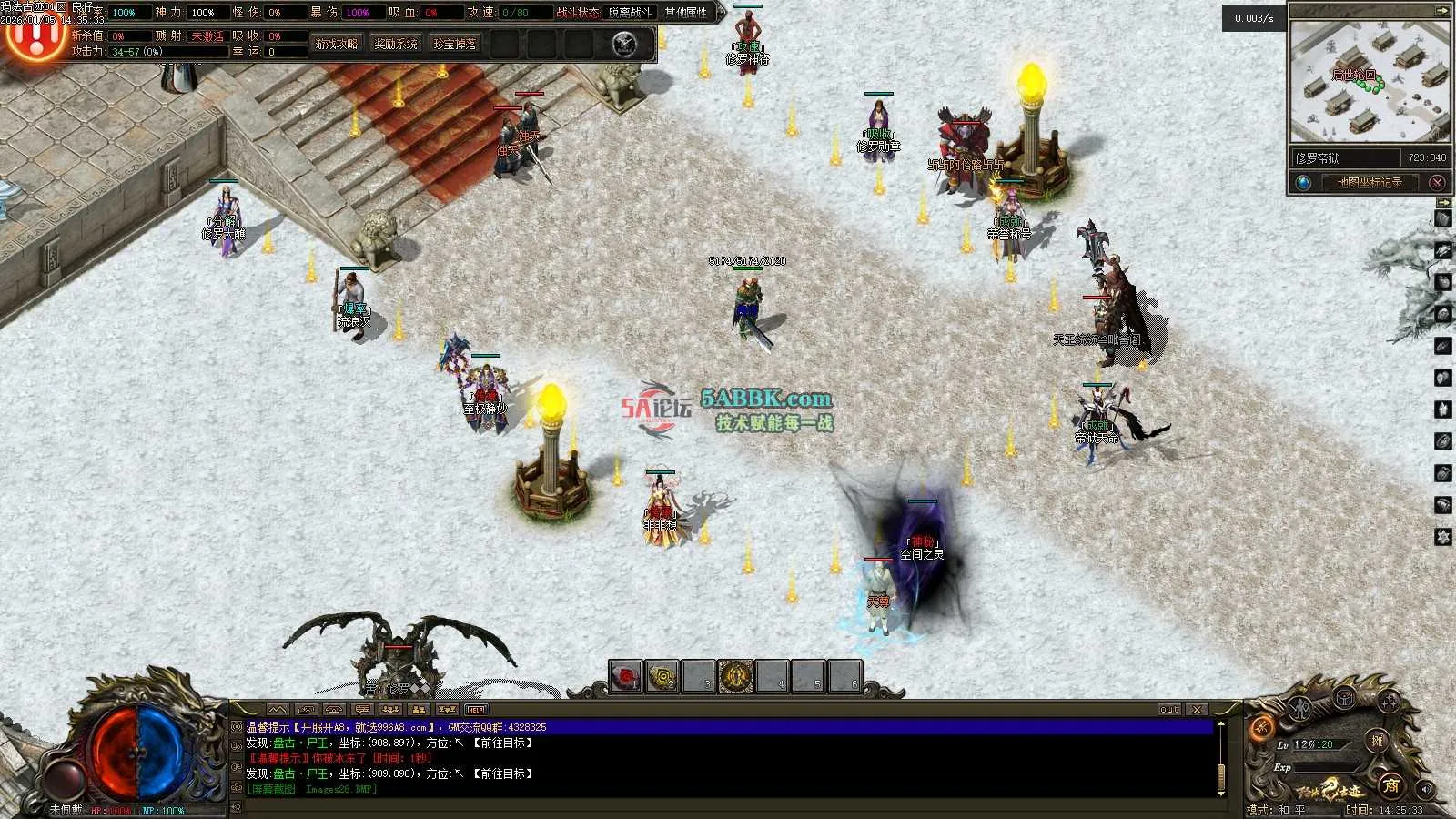This screenshot has height=819, width=1456.
Task: Expand 其他属性 other attributes
Action: [686, 13]
